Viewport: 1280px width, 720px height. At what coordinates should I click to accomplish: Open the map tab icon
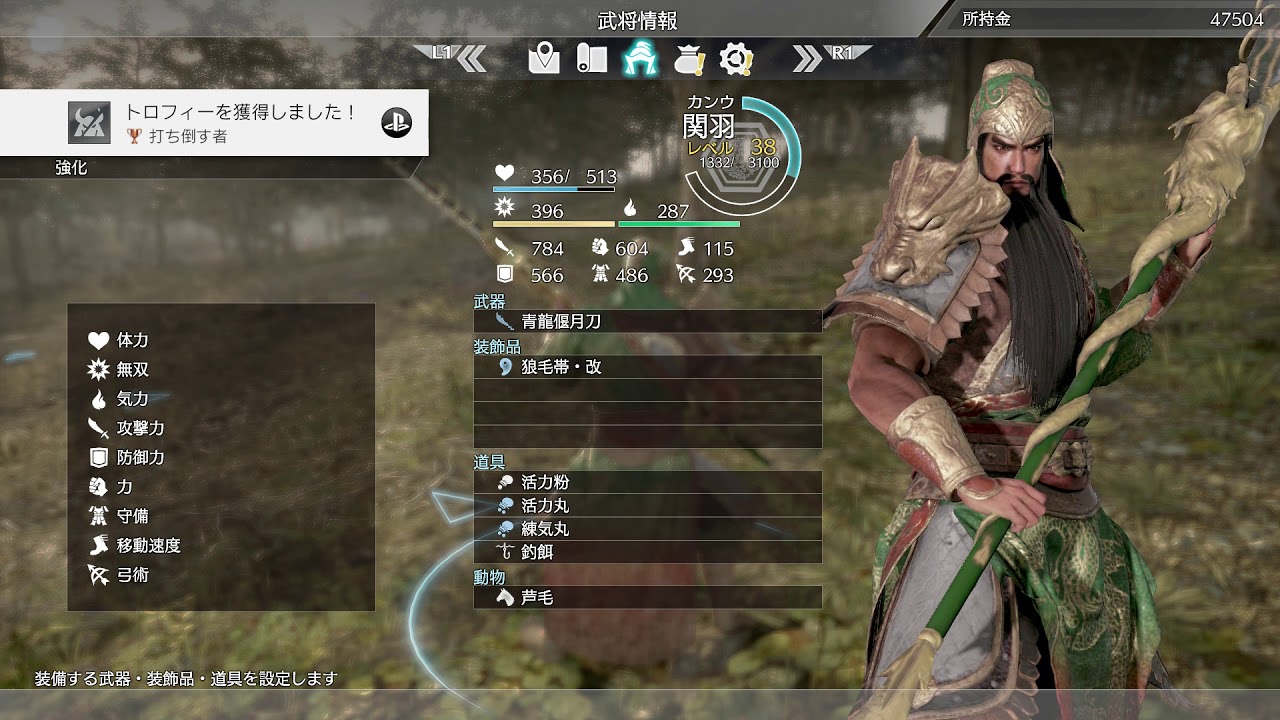click(x=544, y=59)
